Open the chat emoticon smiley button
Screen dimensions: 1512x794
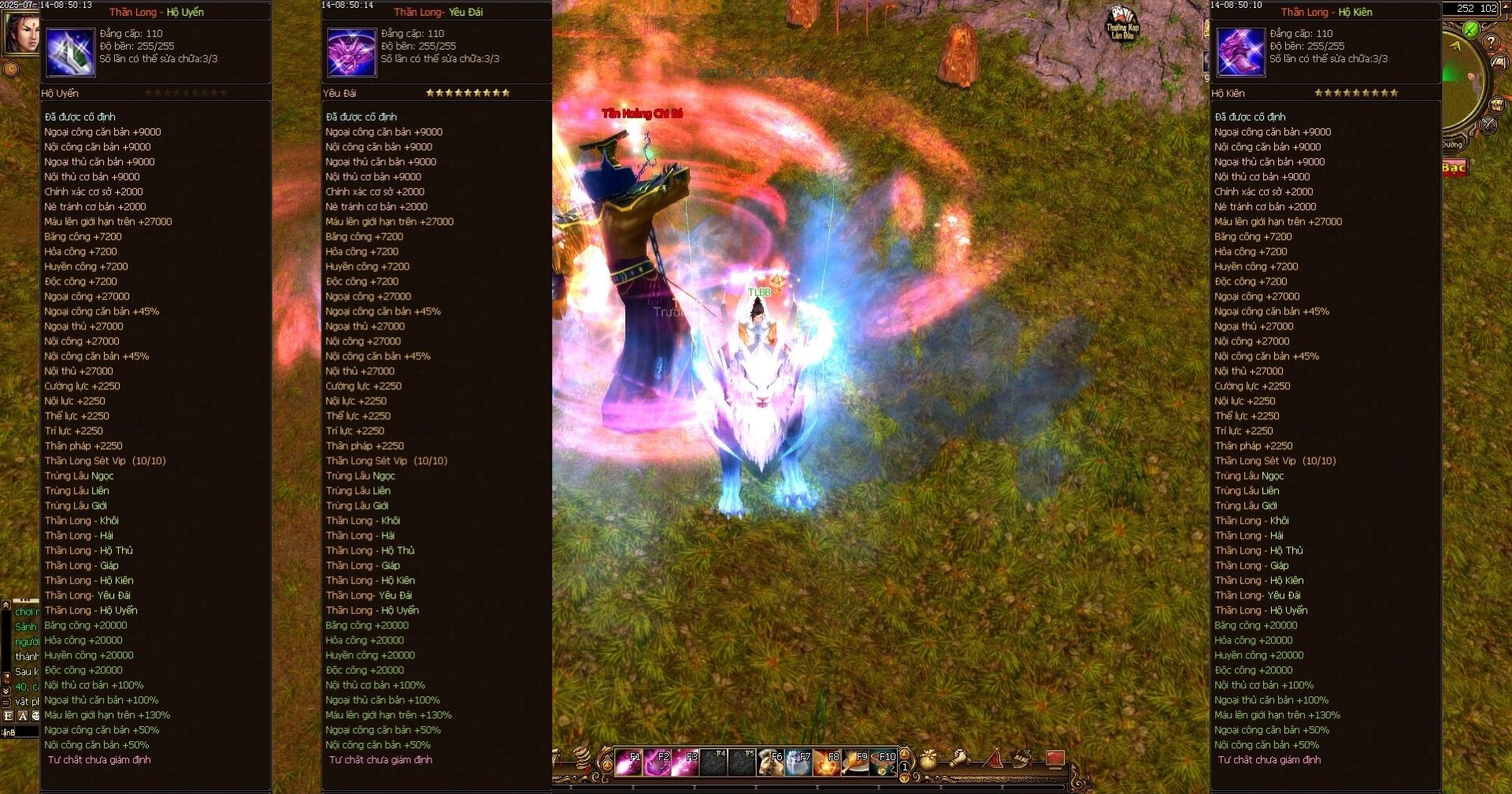click(x=35, y=716)
